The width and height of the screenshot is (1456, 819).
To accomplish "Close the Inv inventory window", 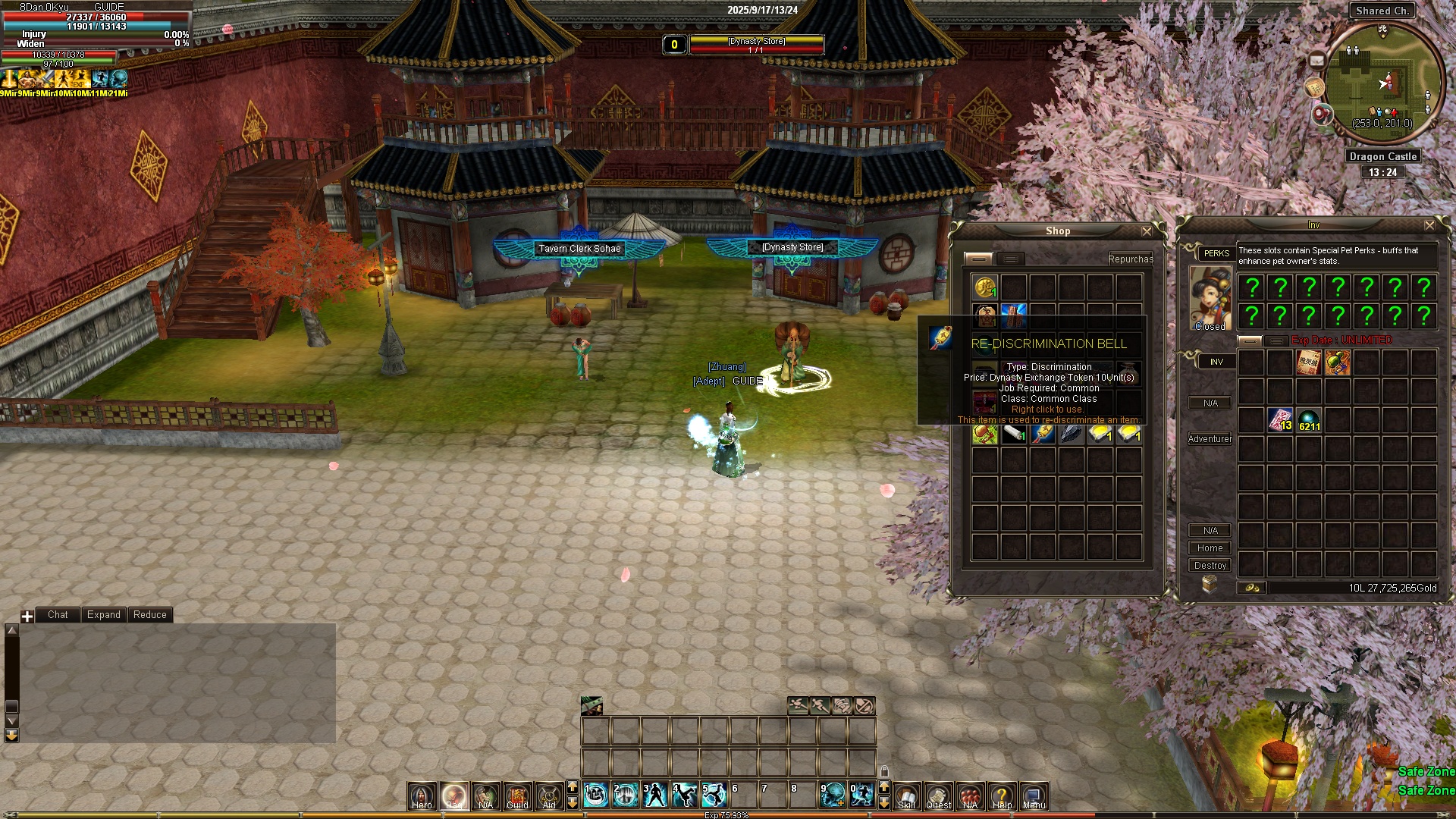I will coord(1429,225).
